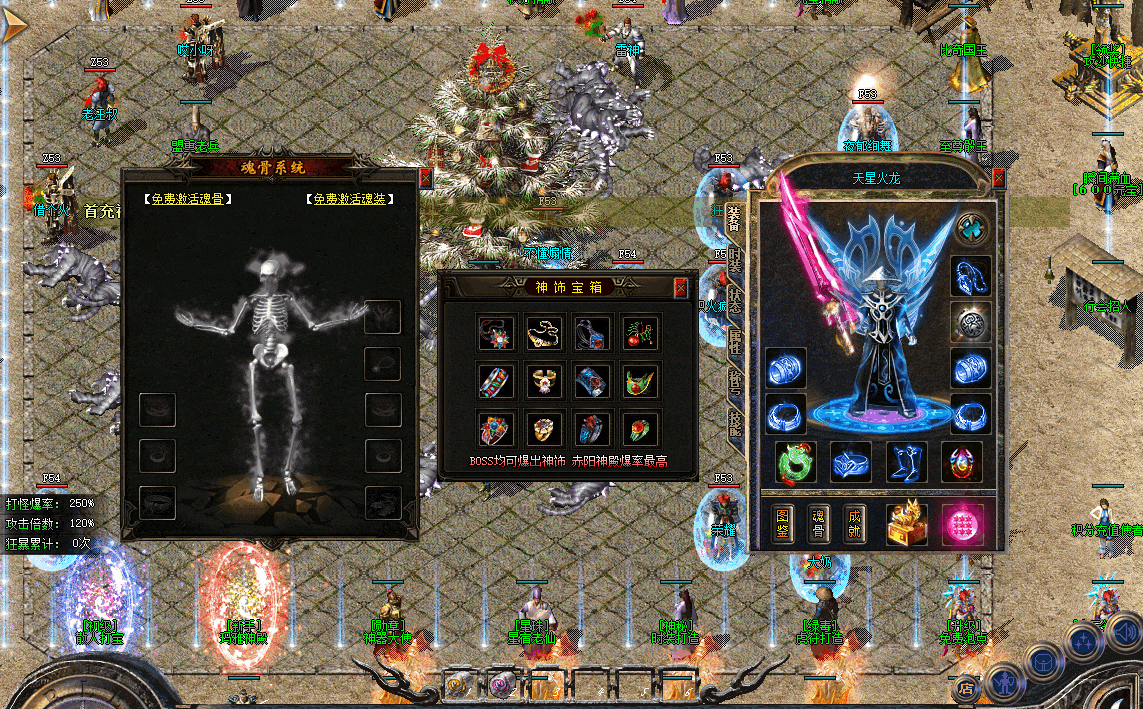Click the golden dragon treasure chest icon
1143x709 pixels.
pos(906,524)
